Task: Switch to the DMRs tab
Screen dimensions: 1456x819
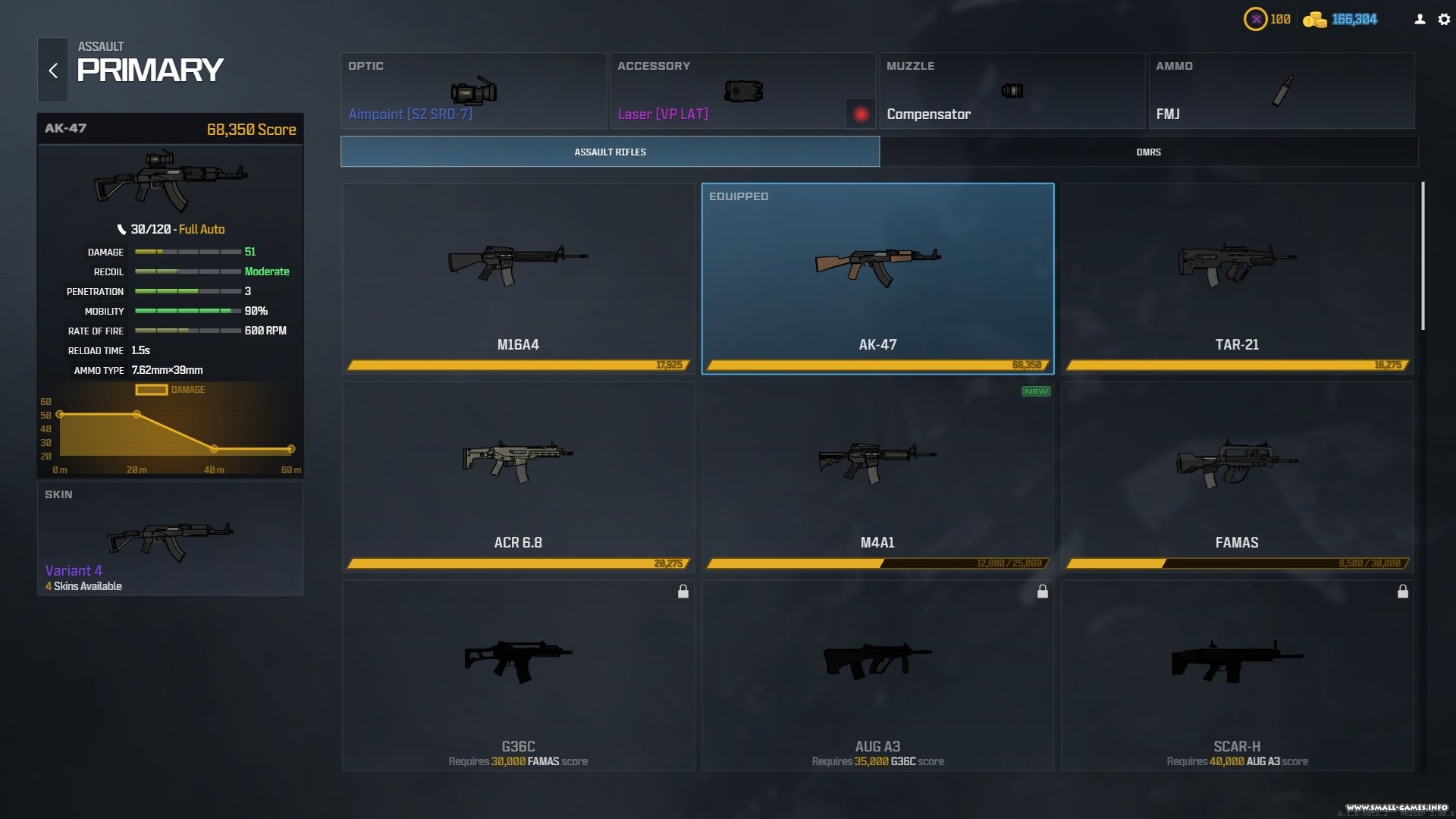Action: click(x=1148, y=152)
